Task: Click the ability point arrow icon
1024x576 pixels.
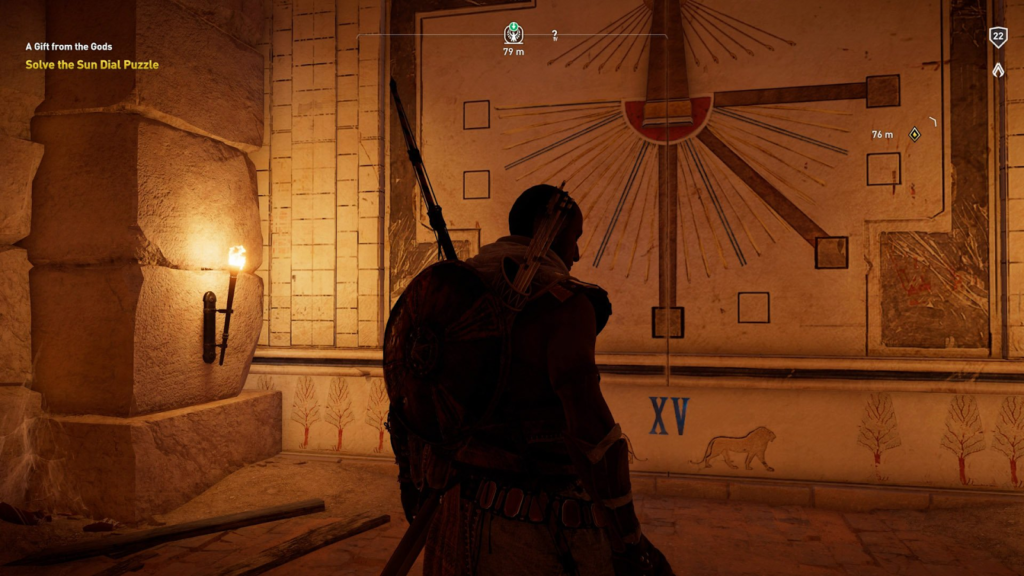Action: [997, 70]
